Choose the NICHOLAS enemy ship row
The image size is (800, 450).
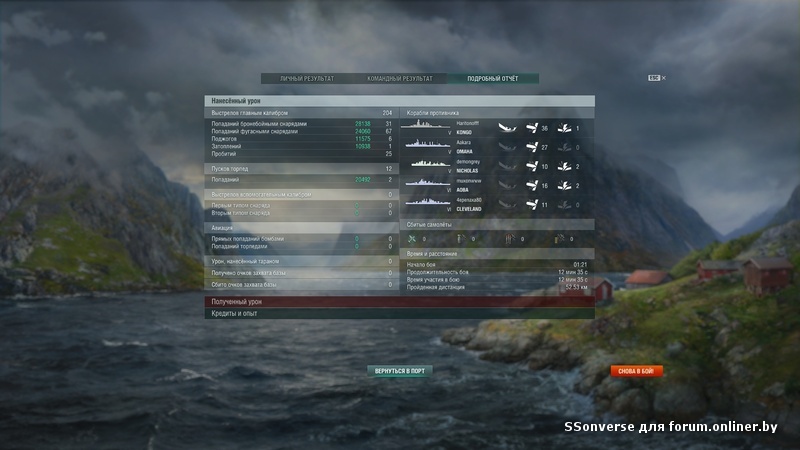(x=496, y=166)
